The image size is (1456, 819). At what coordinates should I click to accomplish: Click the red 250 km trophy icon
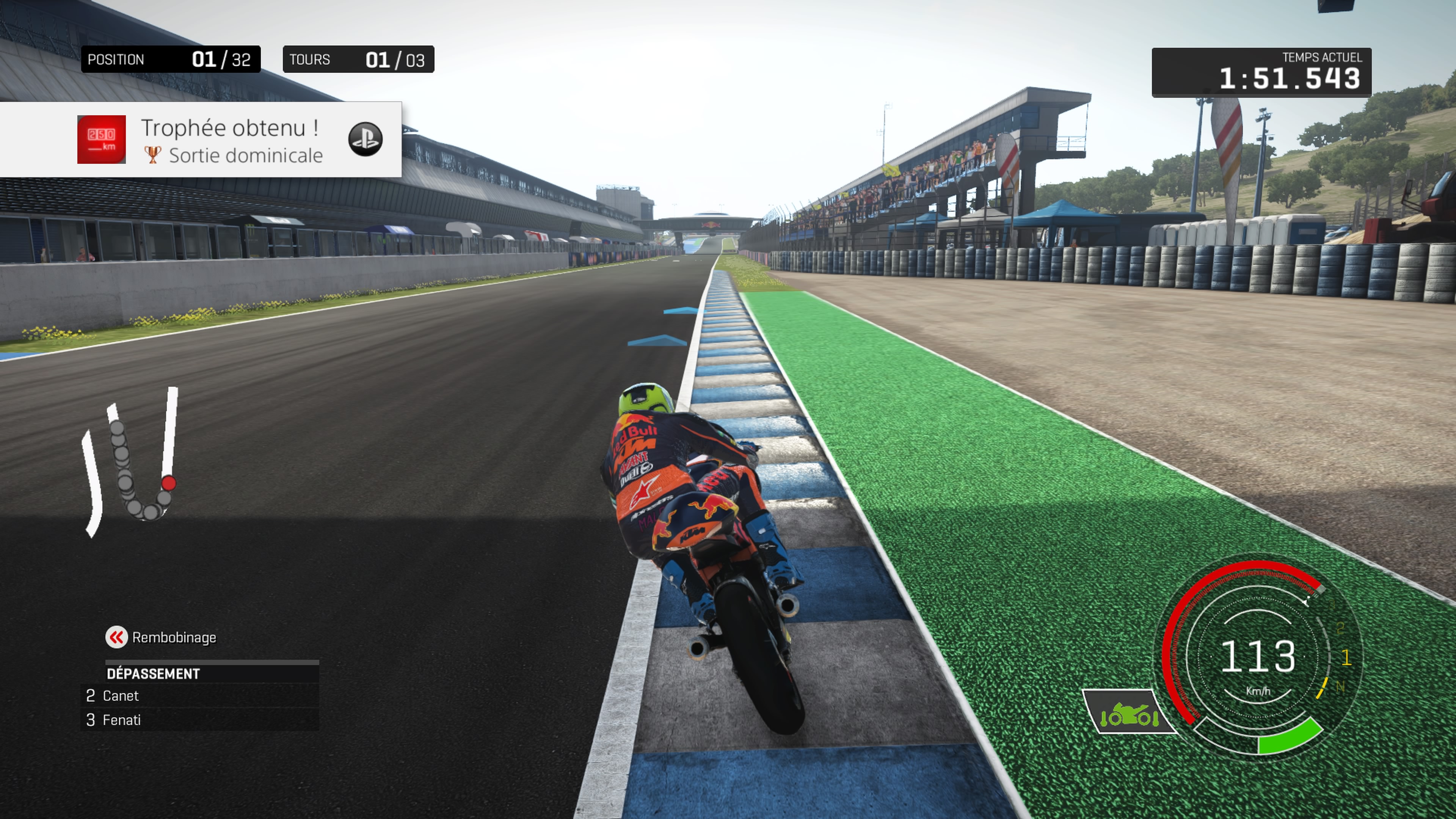tap(102, 140)
